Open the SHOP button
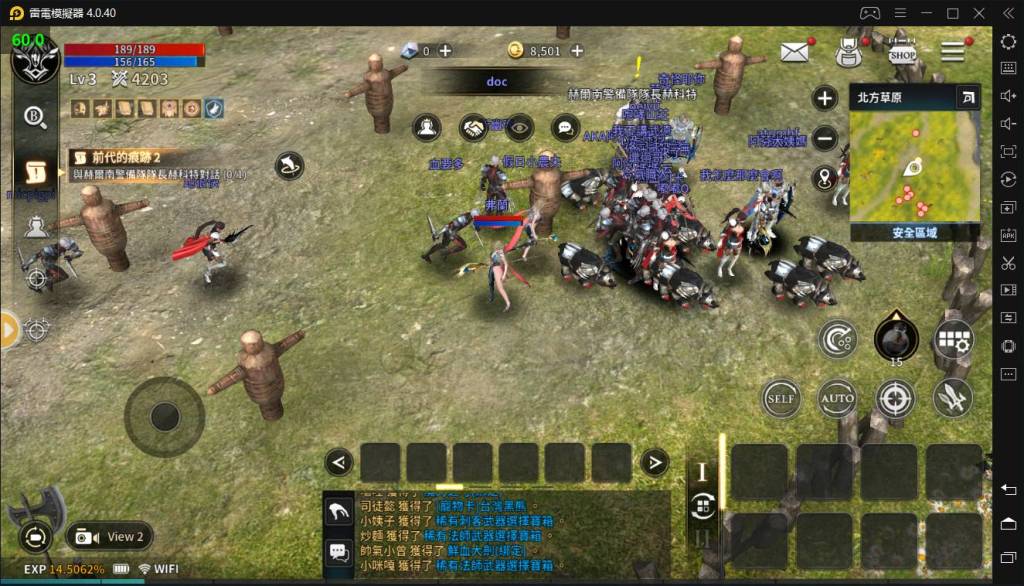 [902, 51]
